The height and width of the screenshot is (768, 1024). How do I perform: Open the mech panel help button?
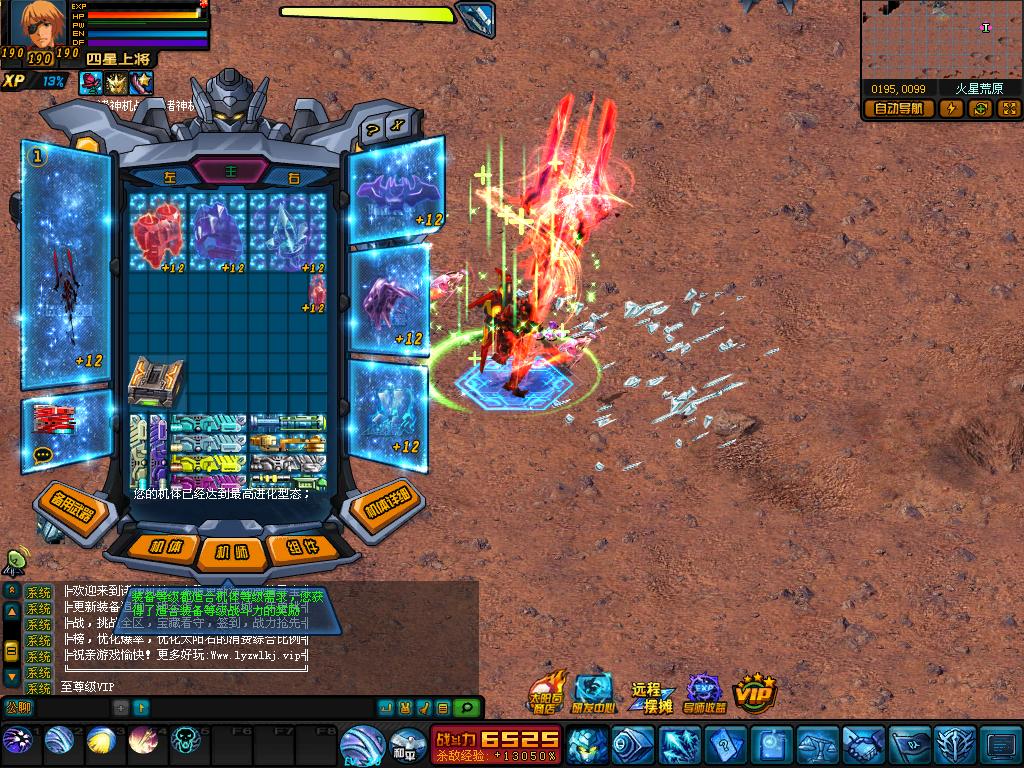372,128
